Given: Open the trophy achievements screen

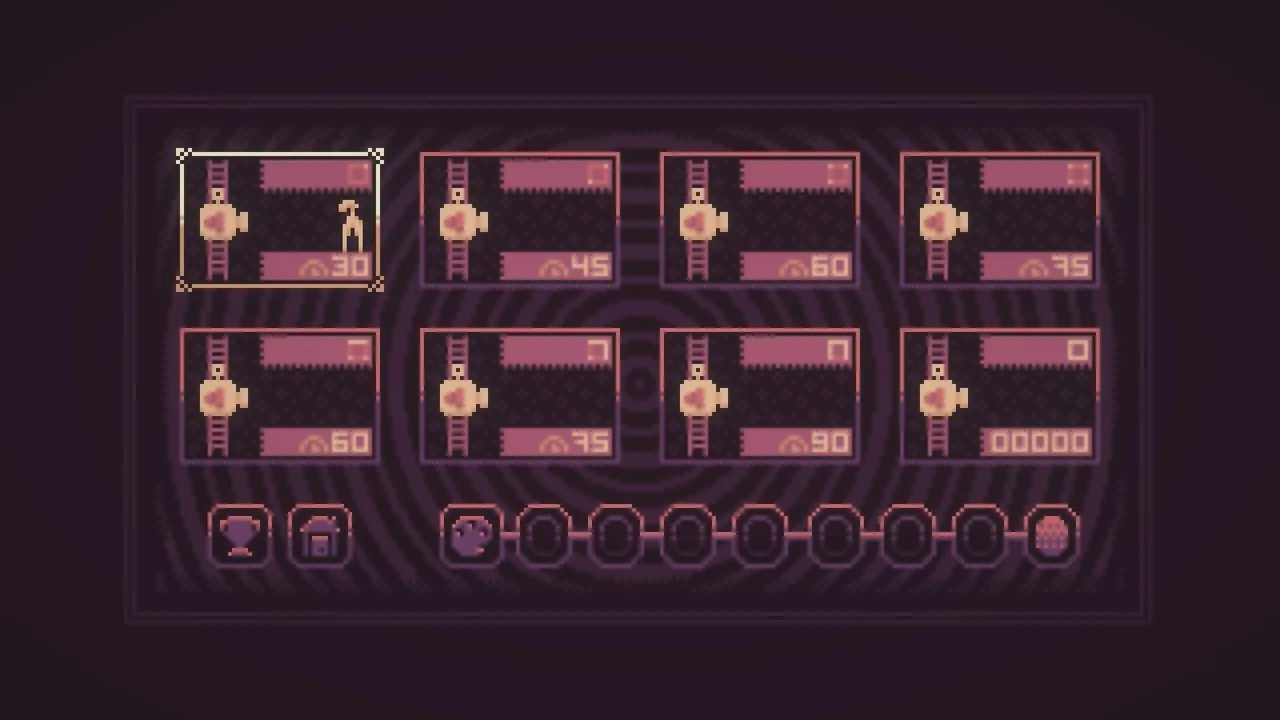Looking at the screenshot, I should point(239,536).
